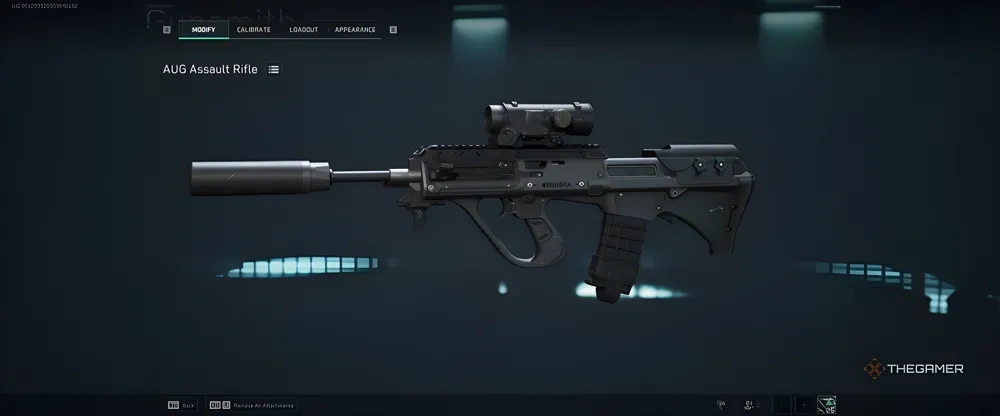The width and height of the screenshot is (1000, 416).
Task: Select the Appearance tab
Action: click(355, 30)
